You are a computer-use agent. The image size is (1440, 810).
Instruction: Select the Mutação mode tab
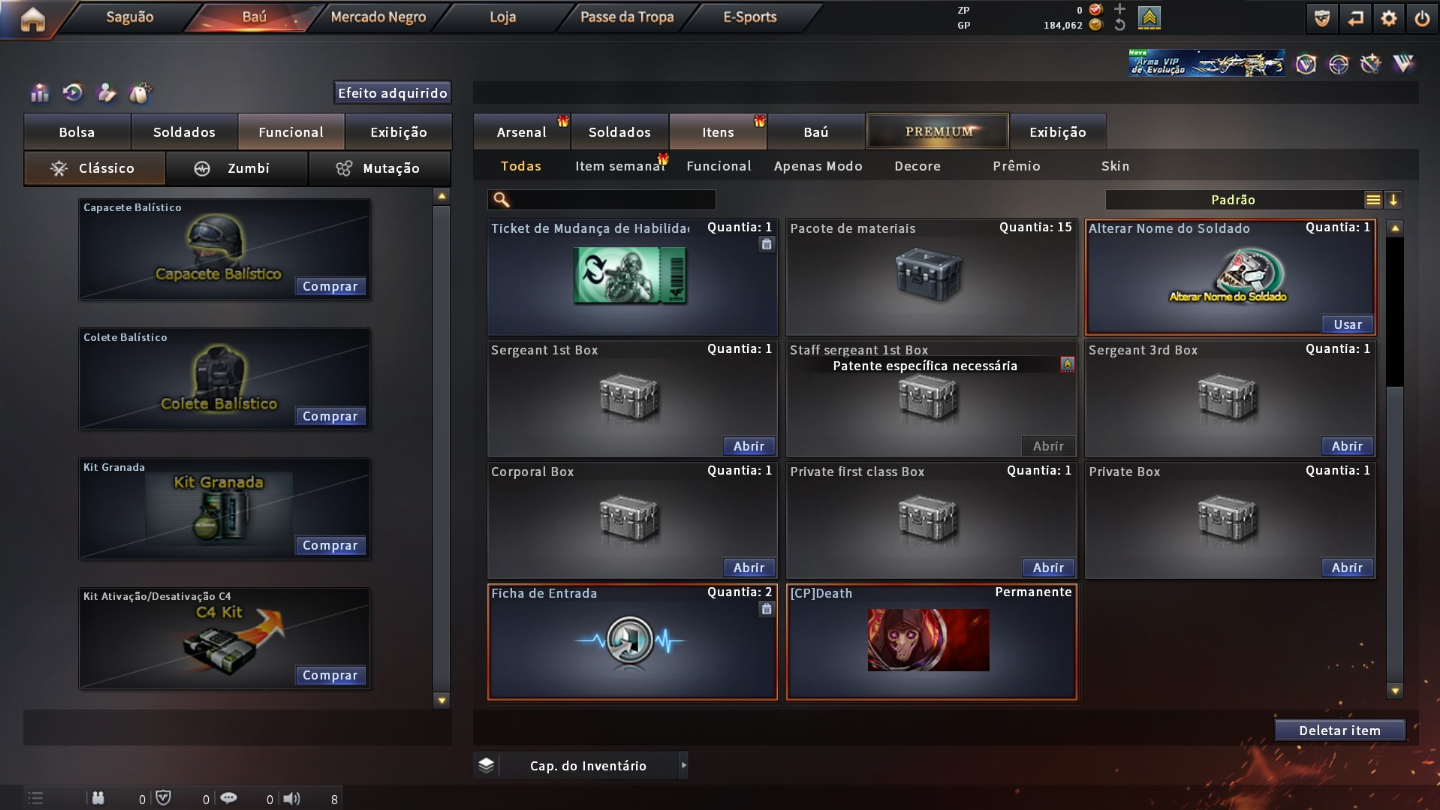tap(380, 168)
